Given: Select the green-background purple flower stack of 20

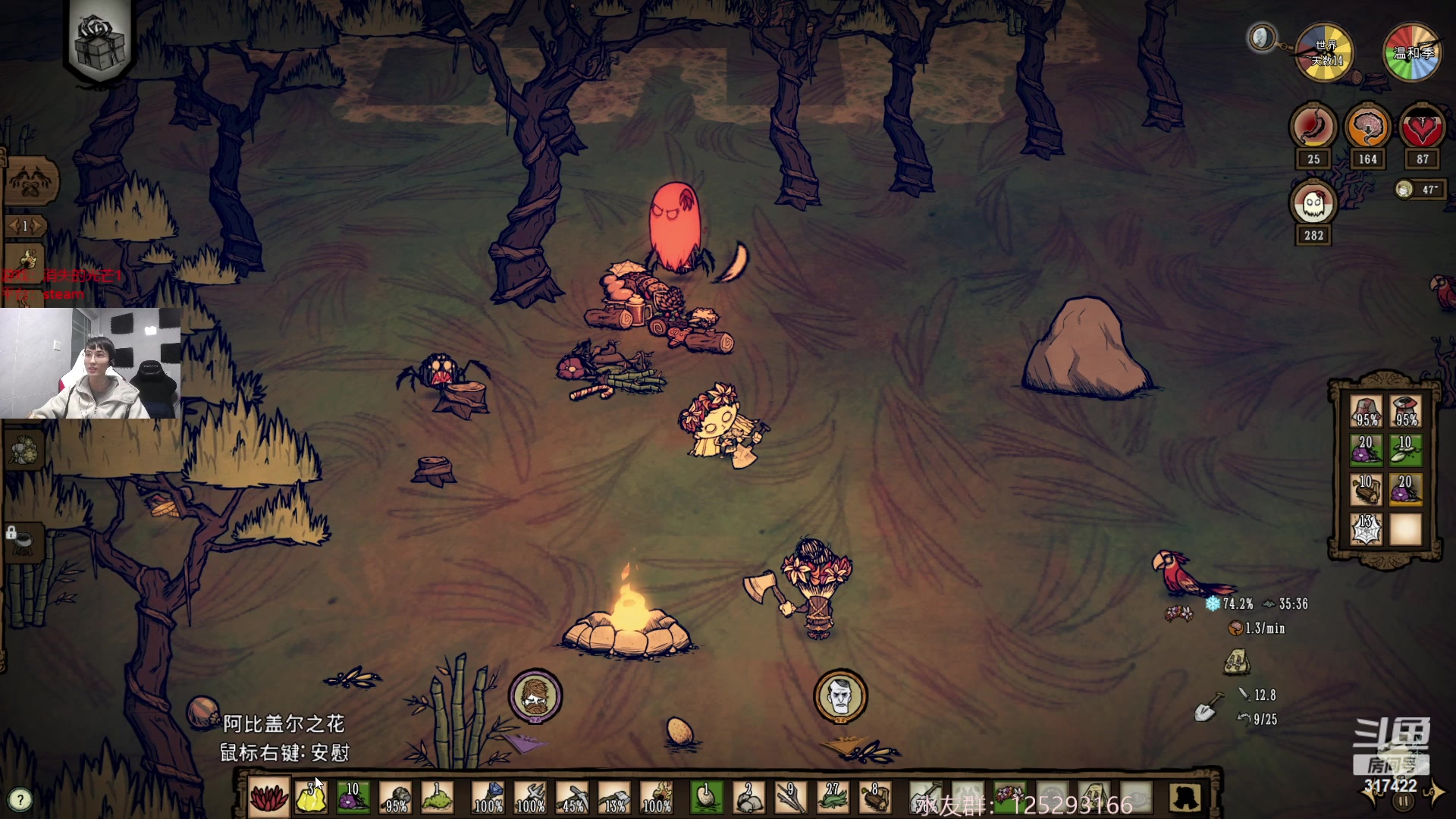Looking at the screenshot, I should [1367, 450].
